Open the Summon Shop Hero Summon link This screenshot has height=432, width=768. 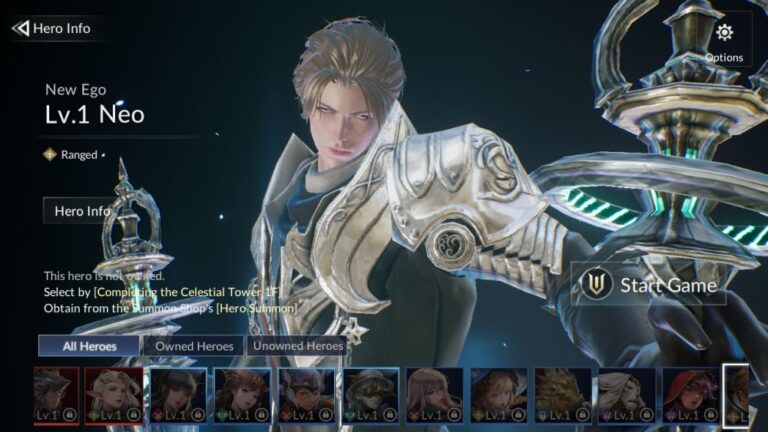(250, 308)
